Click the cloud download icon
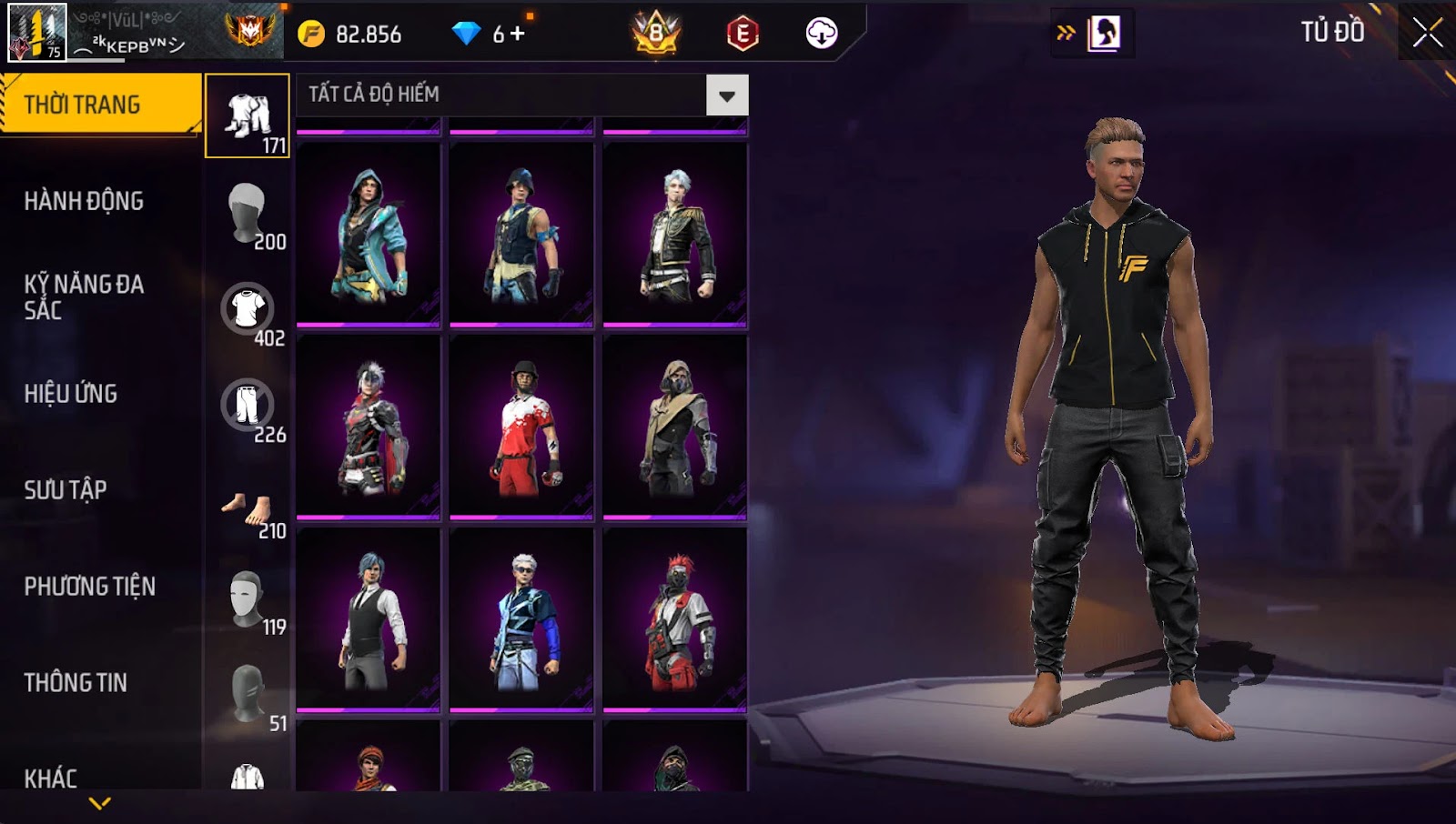1456x824 pixels. pos(821,34)
